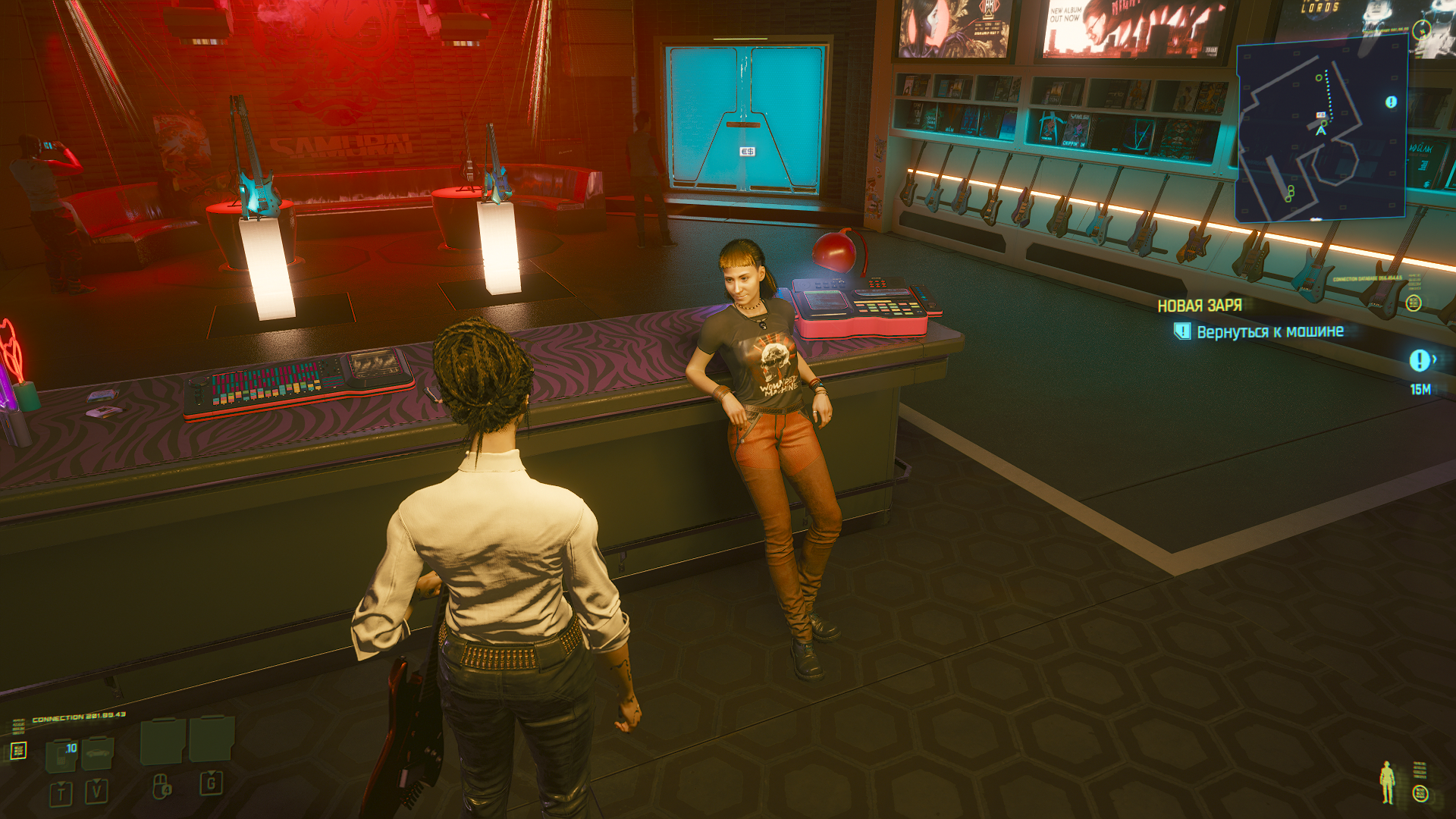Select the player arrow on the minimap
The height and width of the screenshot is (819, 1456).
[x=1321, y=130]
